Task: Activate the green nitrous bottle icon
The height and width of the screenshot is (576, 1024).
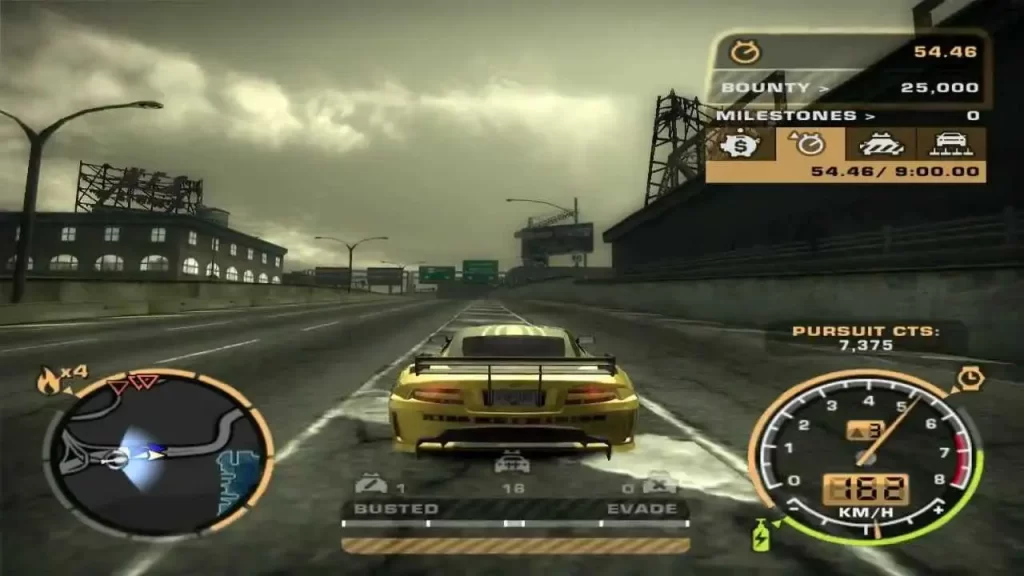Action: click(763, 536)
